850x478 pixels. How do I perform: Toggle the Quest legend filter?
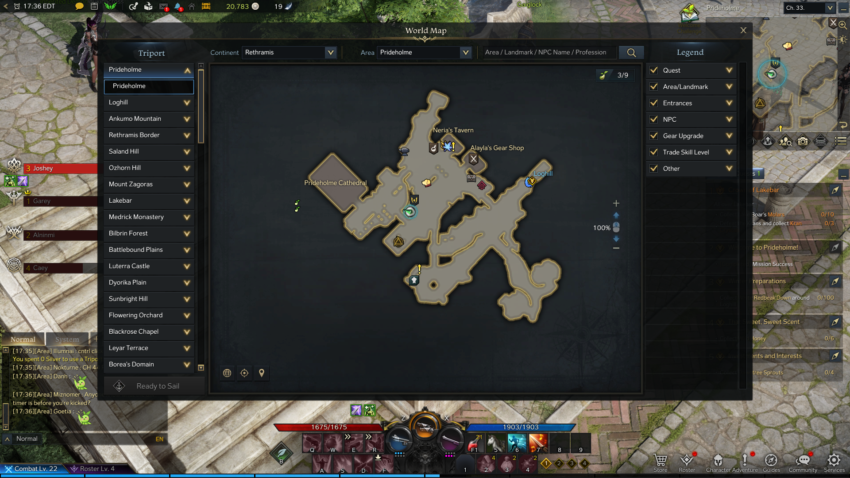click(654, 71)
